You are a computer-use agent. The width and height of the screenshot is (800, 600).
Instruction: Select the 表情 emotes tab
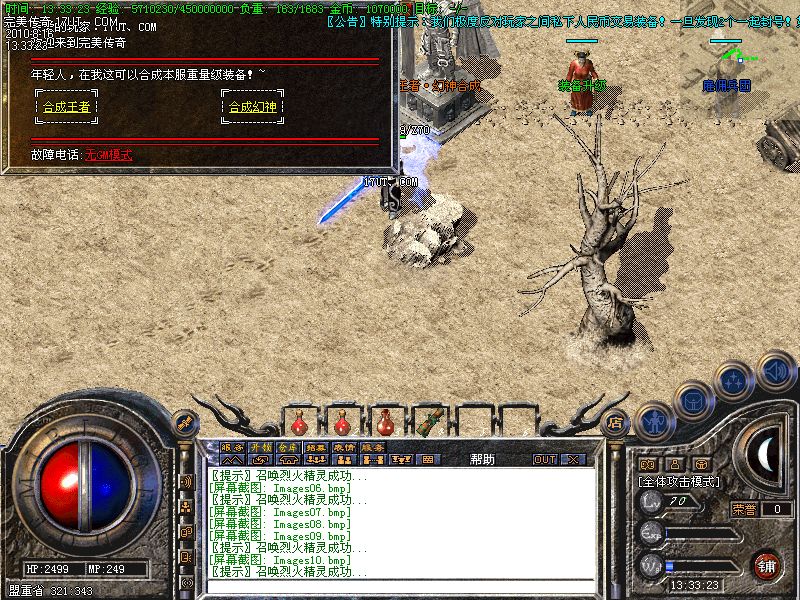(x=344, y=447)
